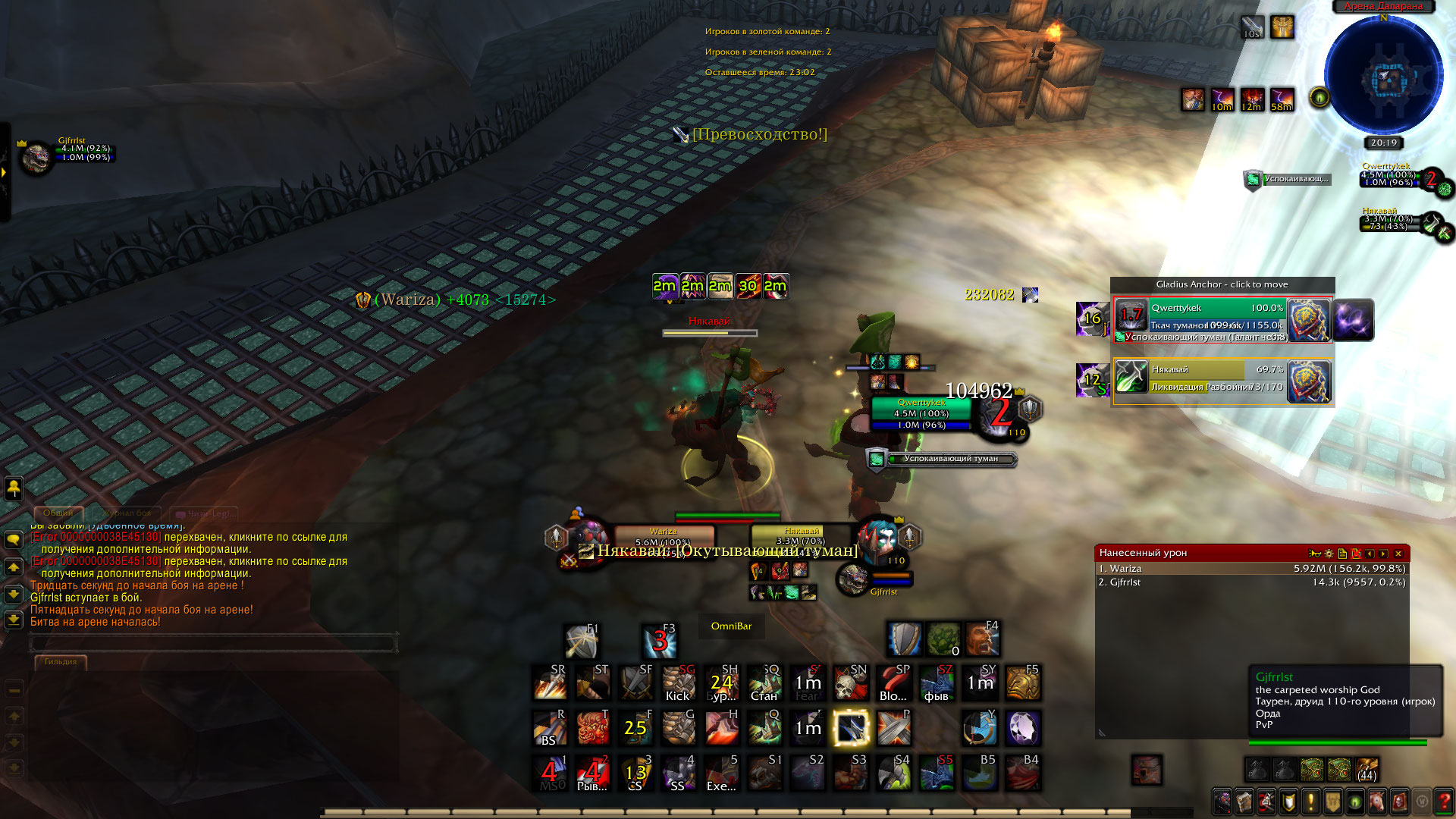This screenshot has width=1456, height=819.
Task: Open damage meter gear settings
Action: [1329, 554]
